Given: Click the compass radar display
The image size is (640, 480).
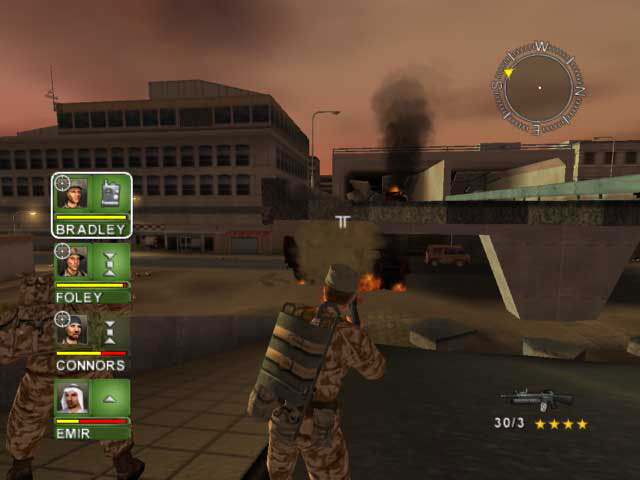Looking at the screenshot, I should pos(538,88).
